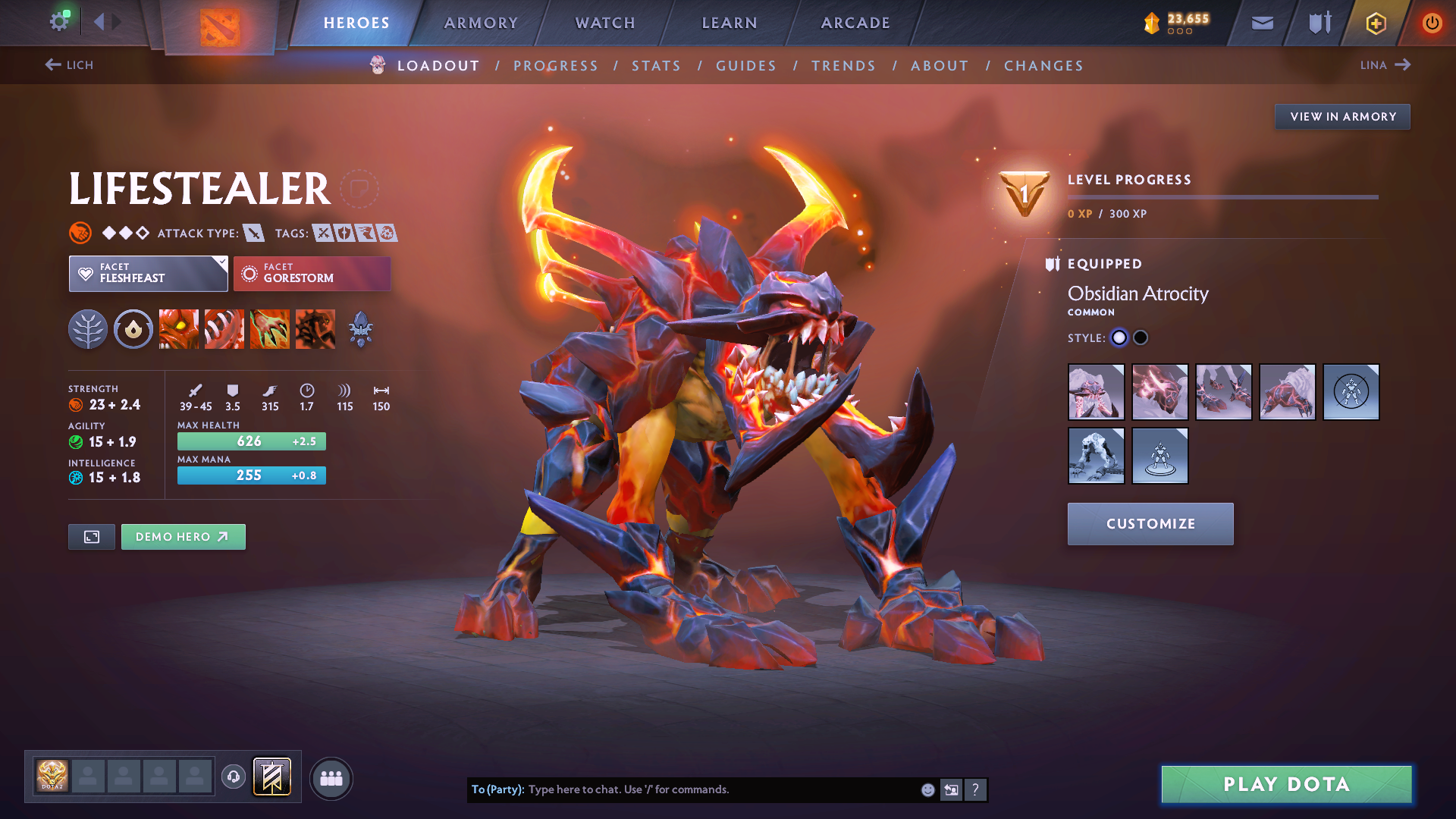Go to the Arcade tab
Screen dimensions: 1456x819
(855, 23)
